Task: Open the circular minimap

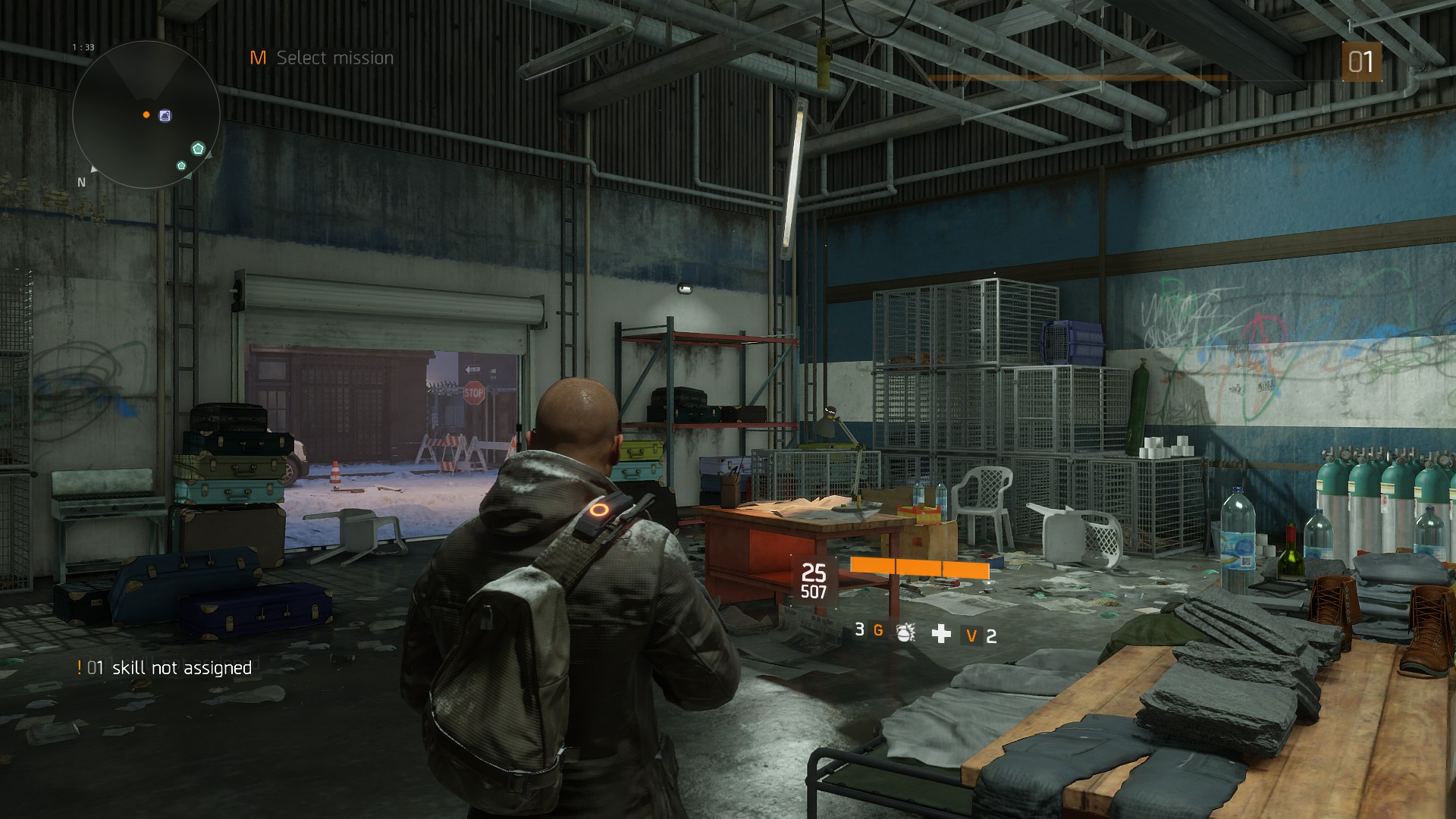Action: tap(146, 115)
